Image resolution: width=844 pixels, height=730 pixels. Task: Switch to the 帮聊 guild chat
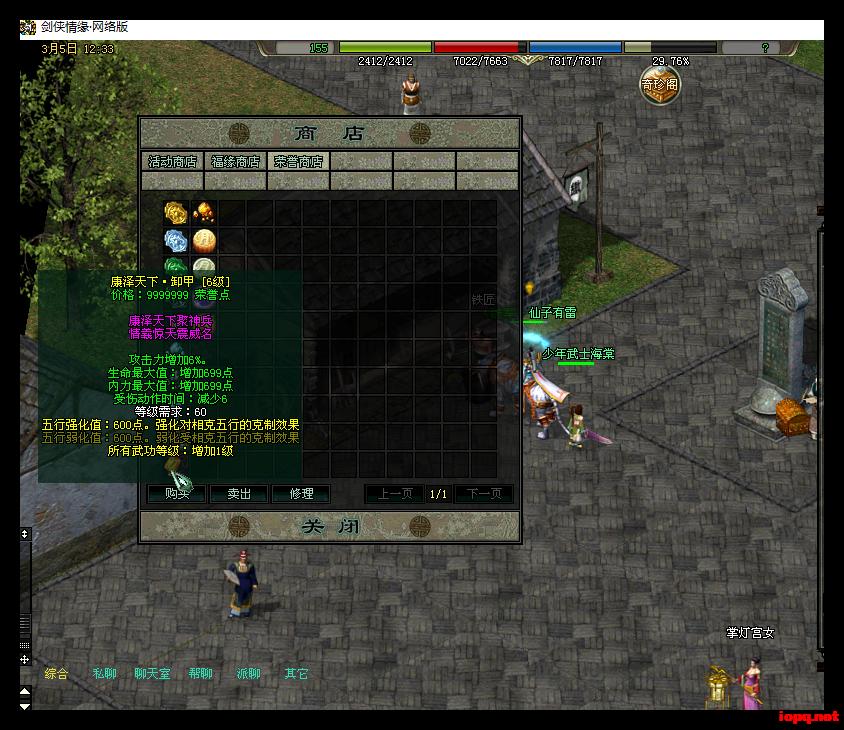[201, 674]
